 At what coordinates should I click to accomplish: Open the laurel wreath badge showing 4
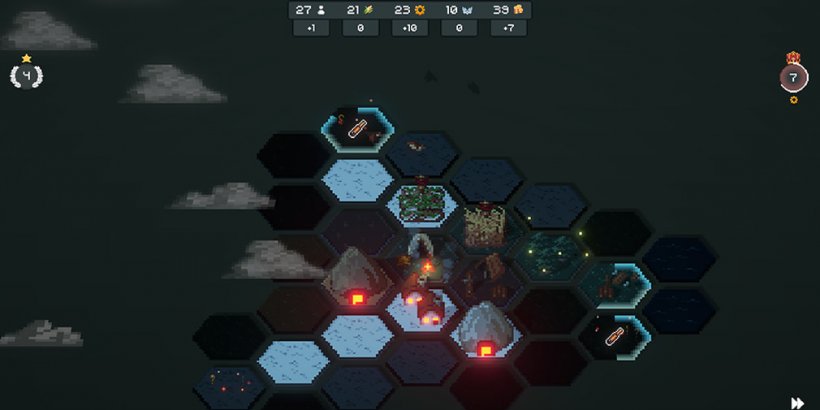(26, 75)
